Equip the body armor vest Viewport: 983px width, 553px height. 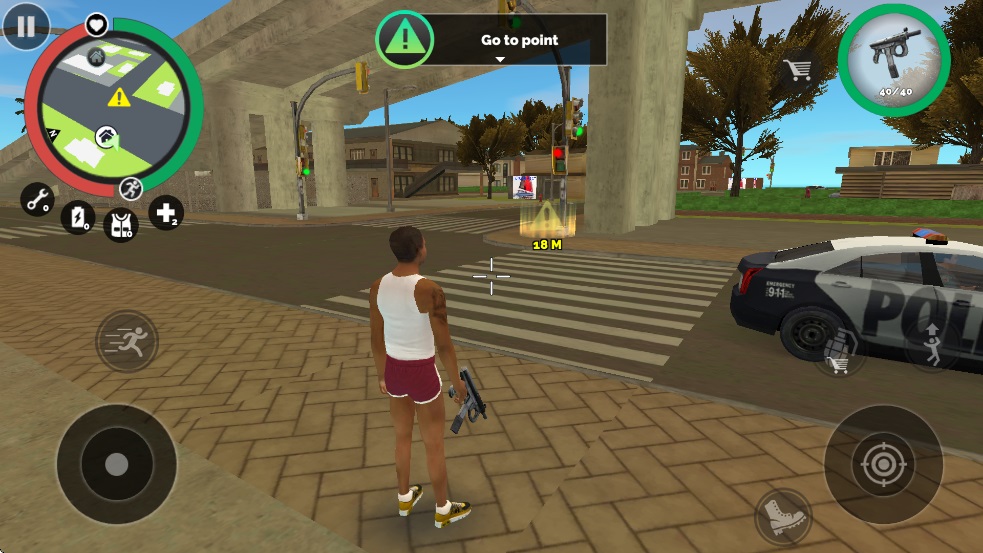coord(121,223)
